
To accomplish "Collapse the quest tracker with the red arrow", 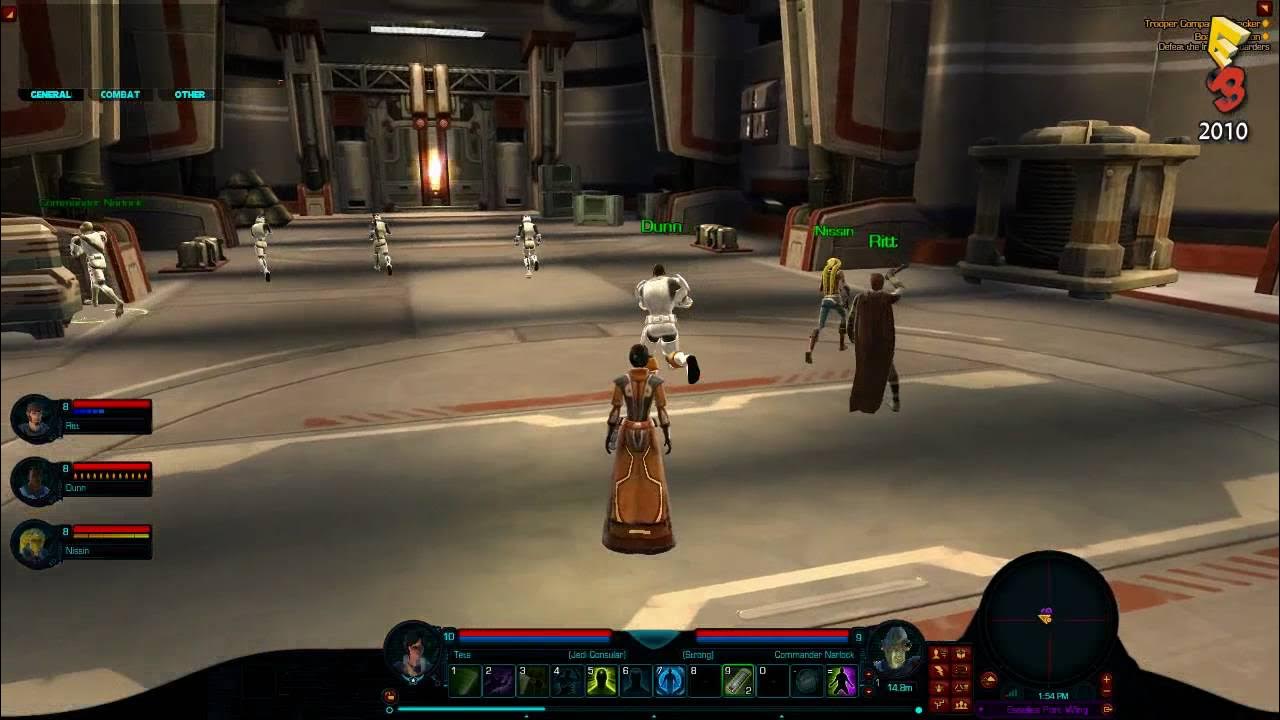I will (x=1264, y=8).
